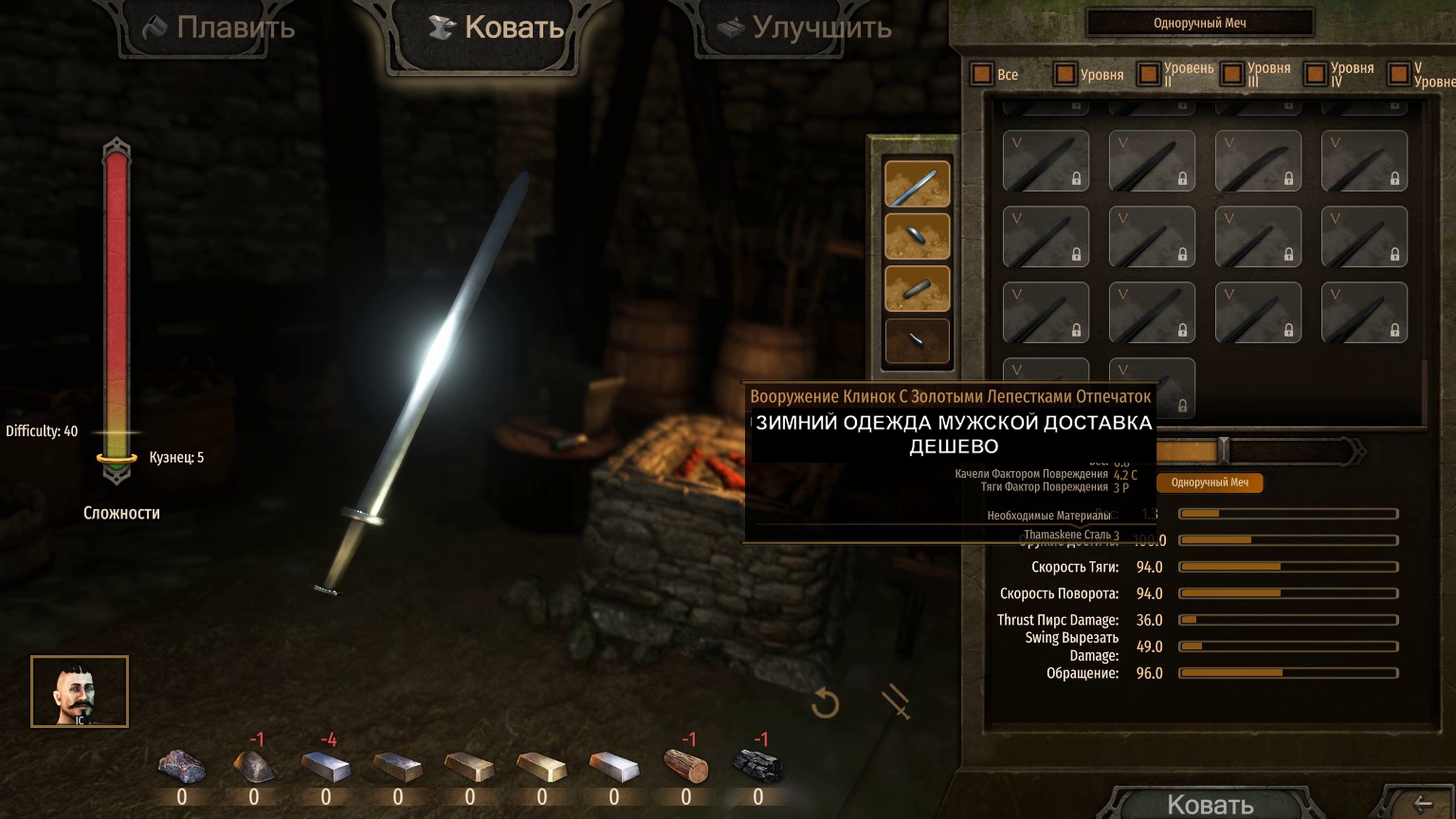Tick the Уровня IV filter checkbox
1456x819 pixels.
1316,74
